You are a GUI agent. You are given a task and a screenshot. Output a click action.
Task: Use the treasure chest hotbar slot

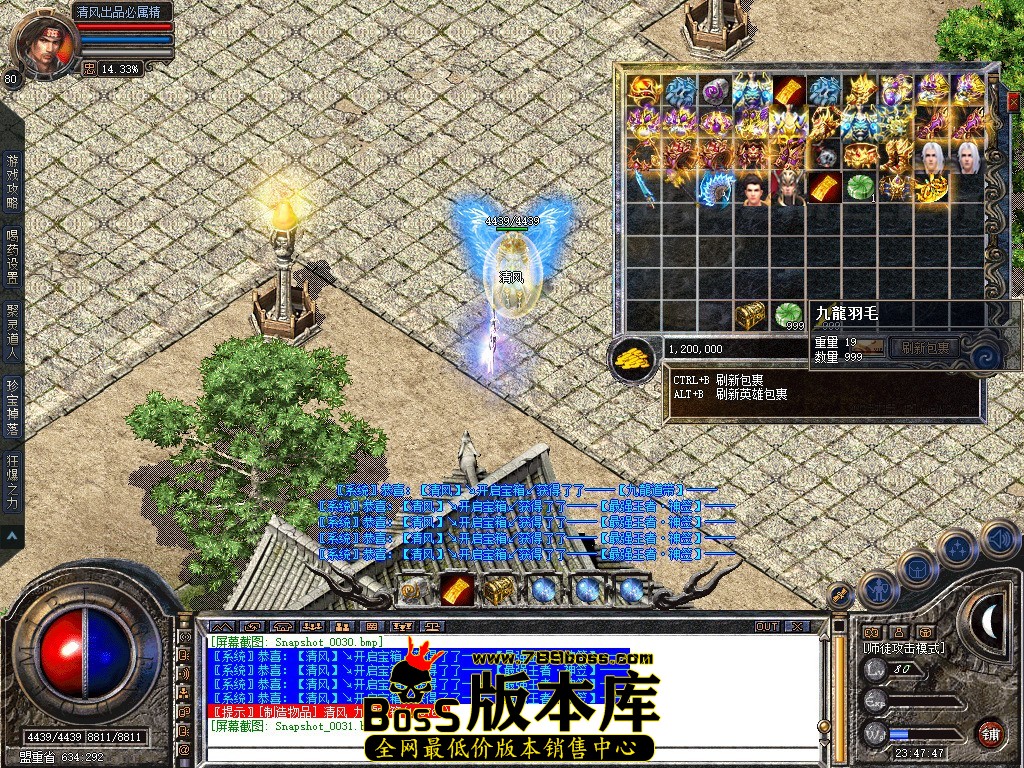coord(499,590)
